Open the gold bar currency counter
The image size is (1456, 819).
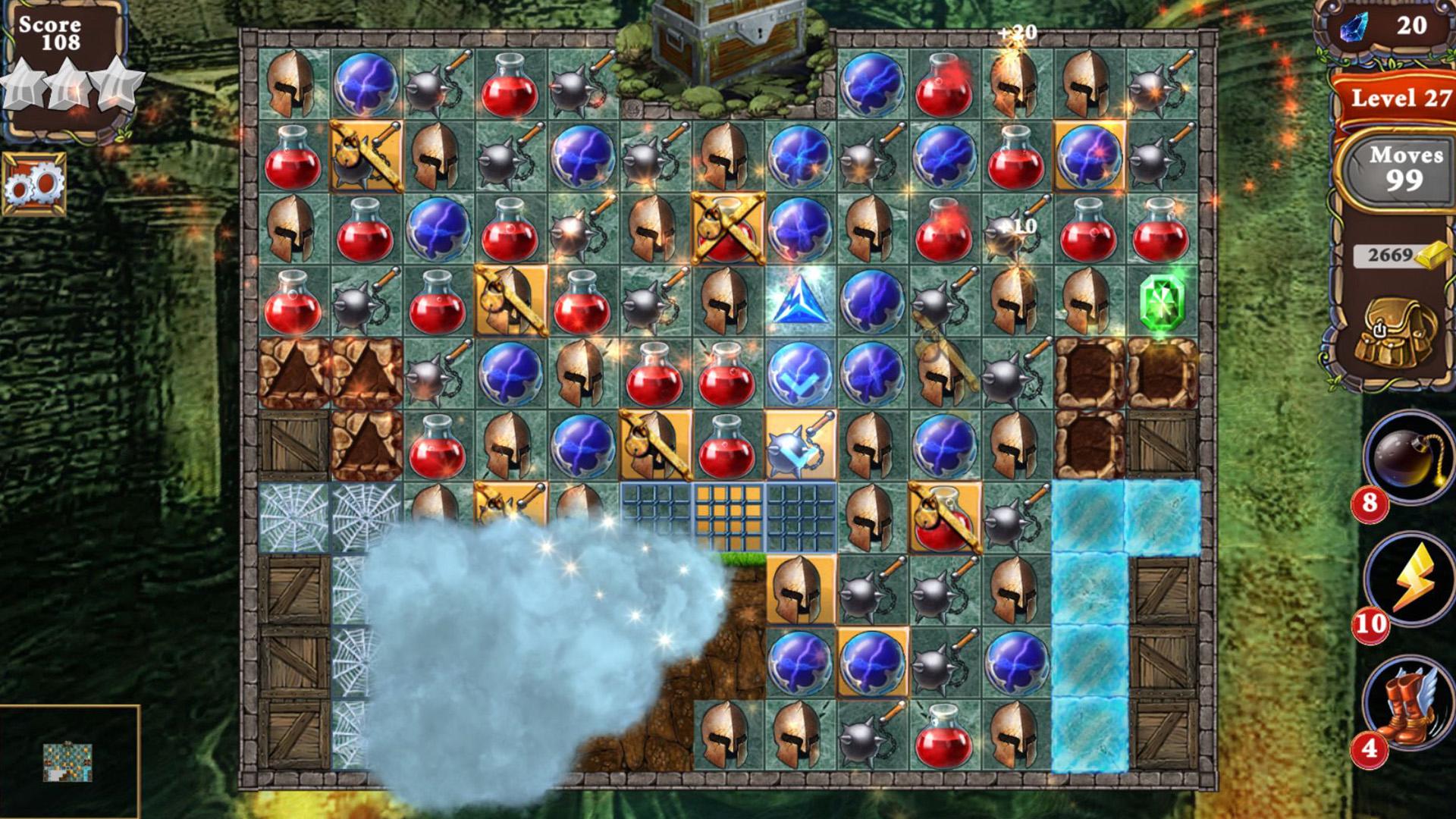tap(1400, 255)
